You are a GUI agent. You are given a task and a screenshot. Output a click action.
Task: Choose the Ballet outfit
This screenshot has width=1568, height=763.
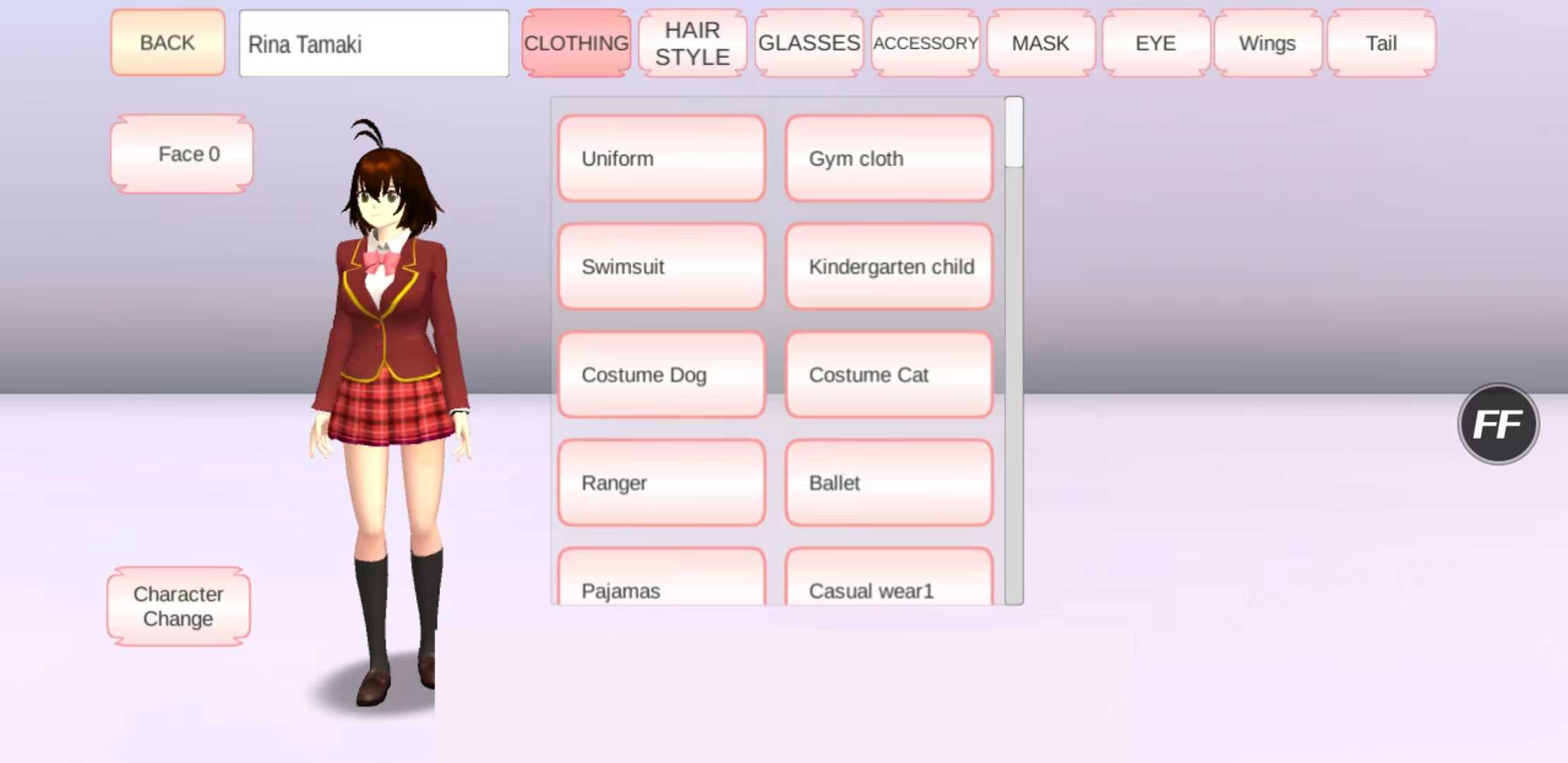(x=889, y=483)
